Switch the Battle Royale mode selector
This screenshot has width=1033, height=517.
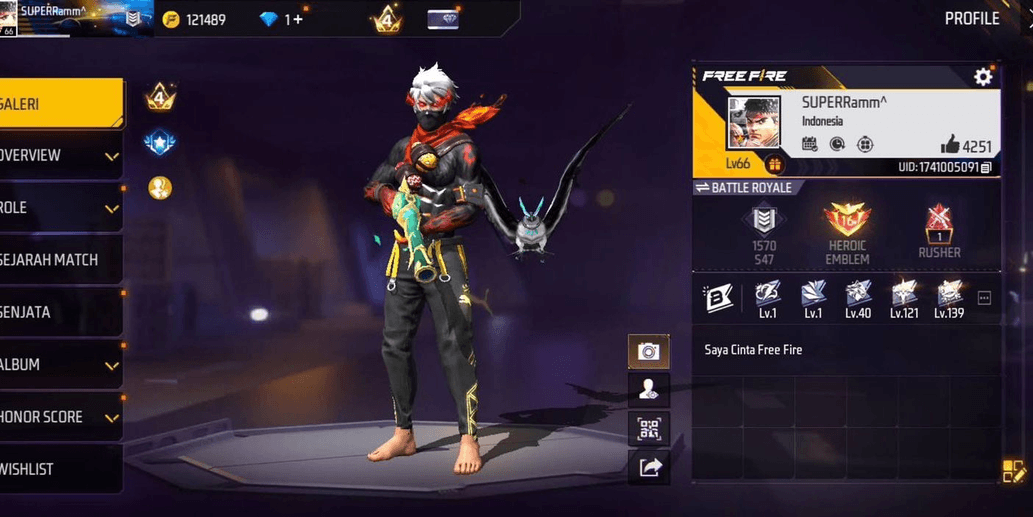pyautogui.click(x=743, y=188)
